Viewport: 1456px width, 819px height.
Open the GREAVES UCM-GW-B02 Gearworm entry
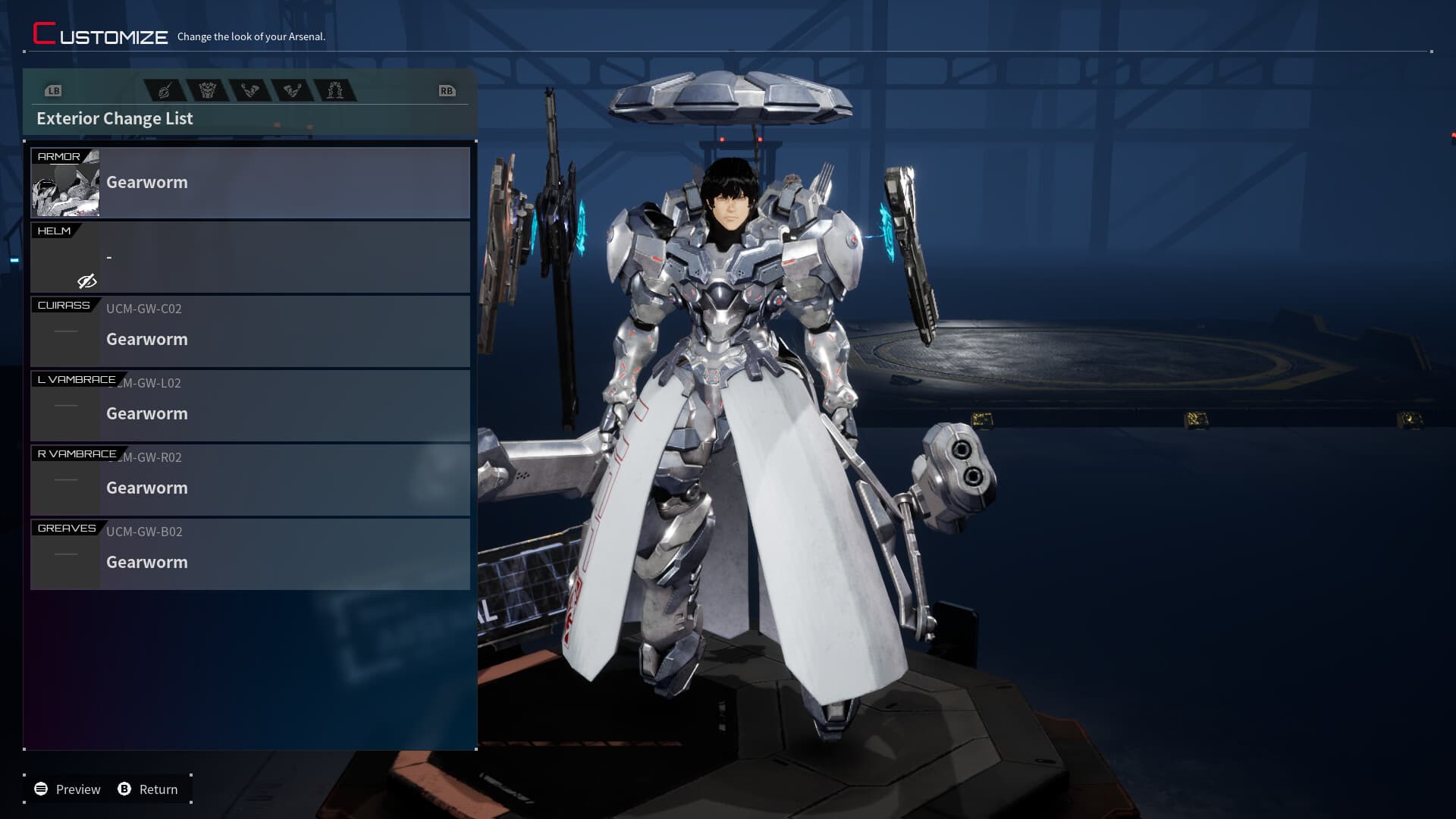tap(250, 554)
